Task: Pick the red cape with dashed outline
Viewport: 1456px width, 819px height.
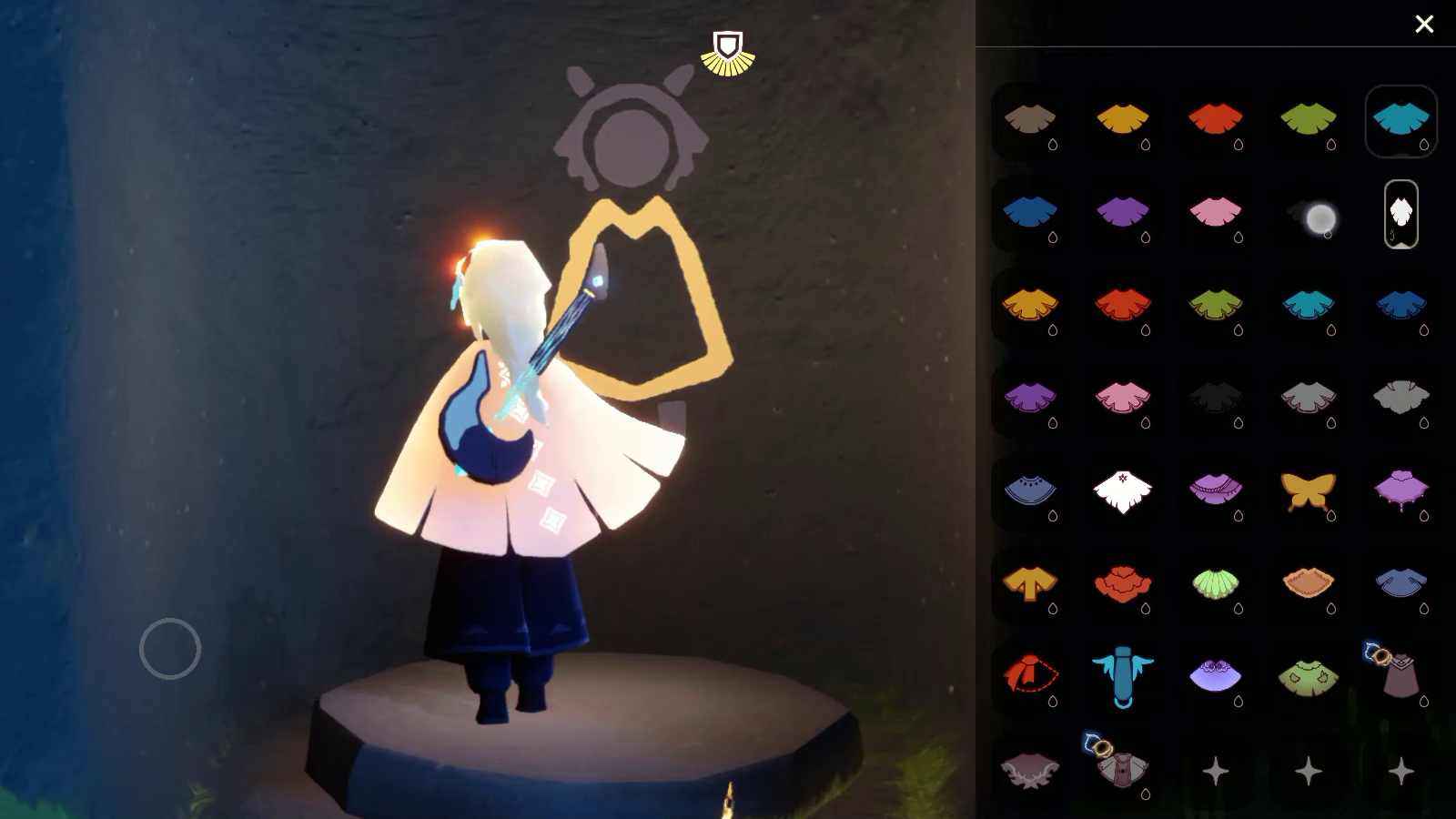Action: [1029, 676]
